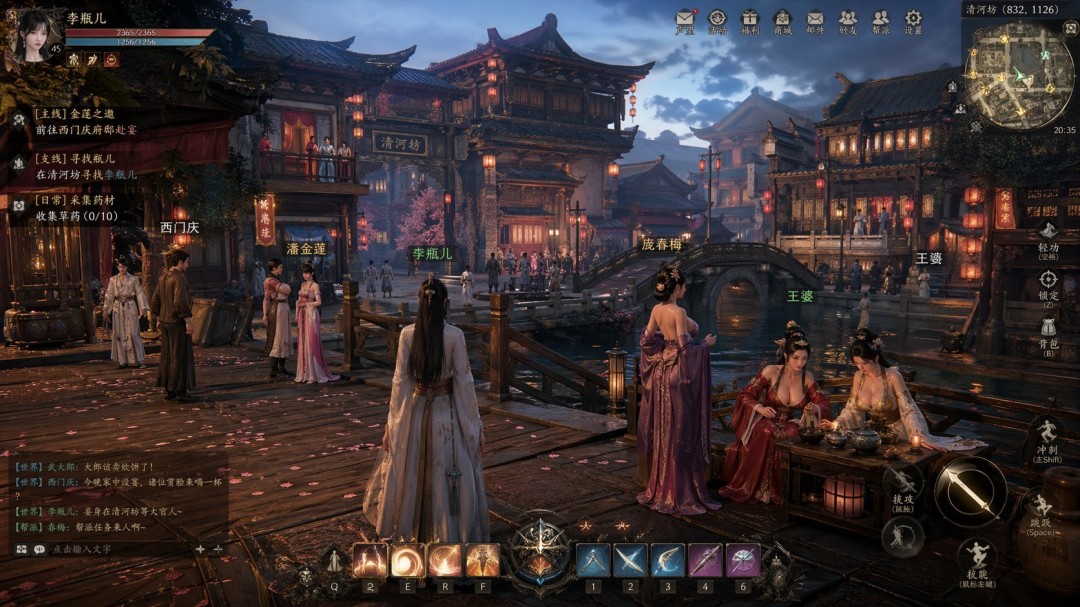This screenshot has height=607, width=1080.
Task: Open the 福利 gift rewards menu
Action: point(750,20)
